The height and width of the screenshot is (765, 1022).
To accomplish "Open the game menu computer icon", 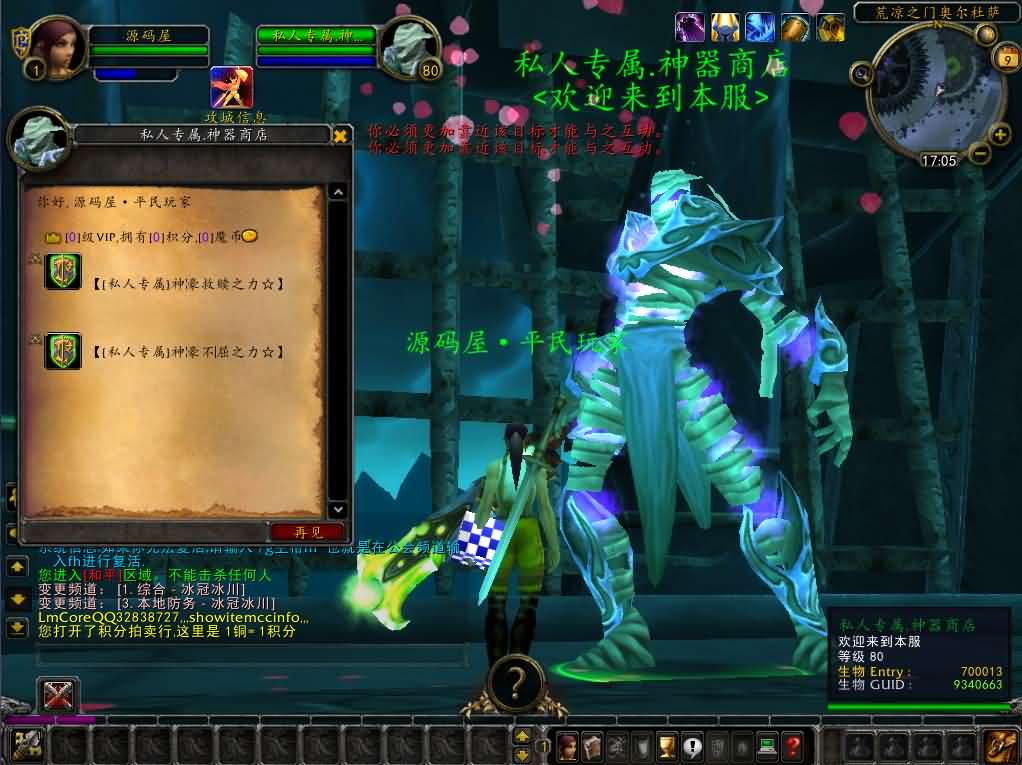I will click(767, 746).
